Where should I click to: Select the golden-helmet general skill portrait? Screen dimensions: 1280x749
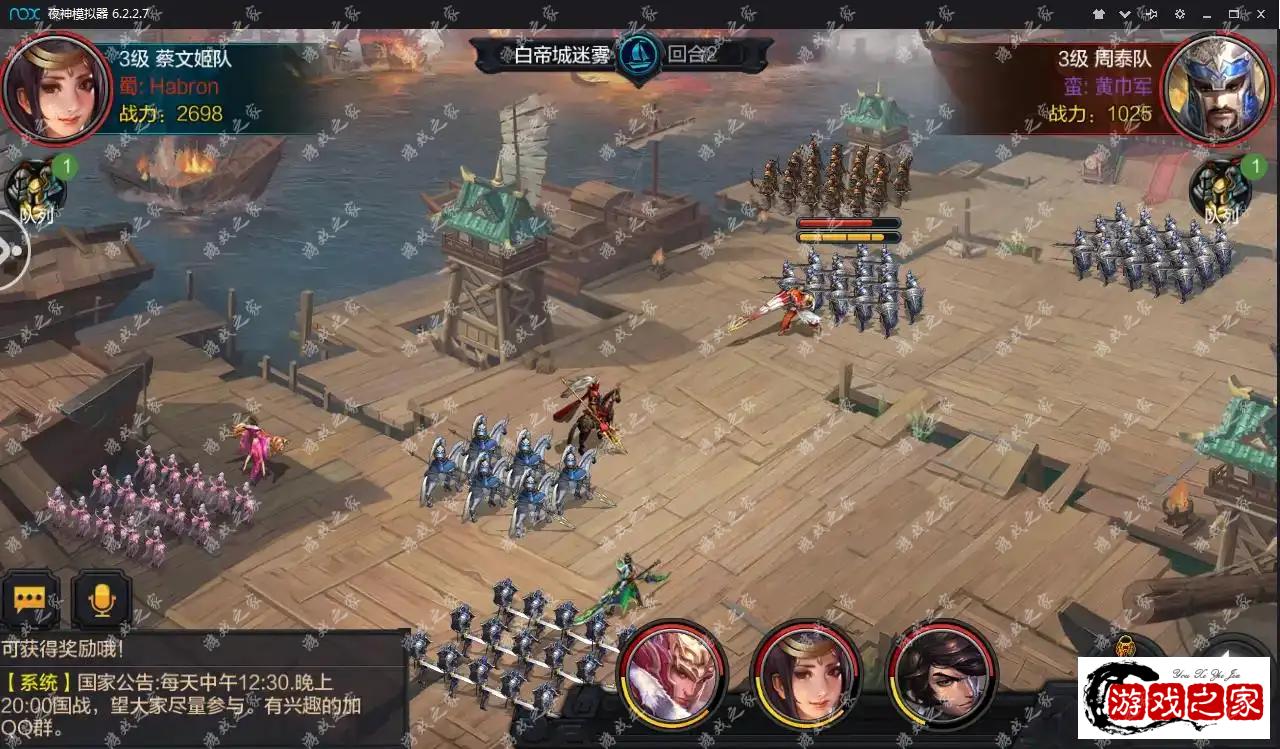click(x=673, y=673)
